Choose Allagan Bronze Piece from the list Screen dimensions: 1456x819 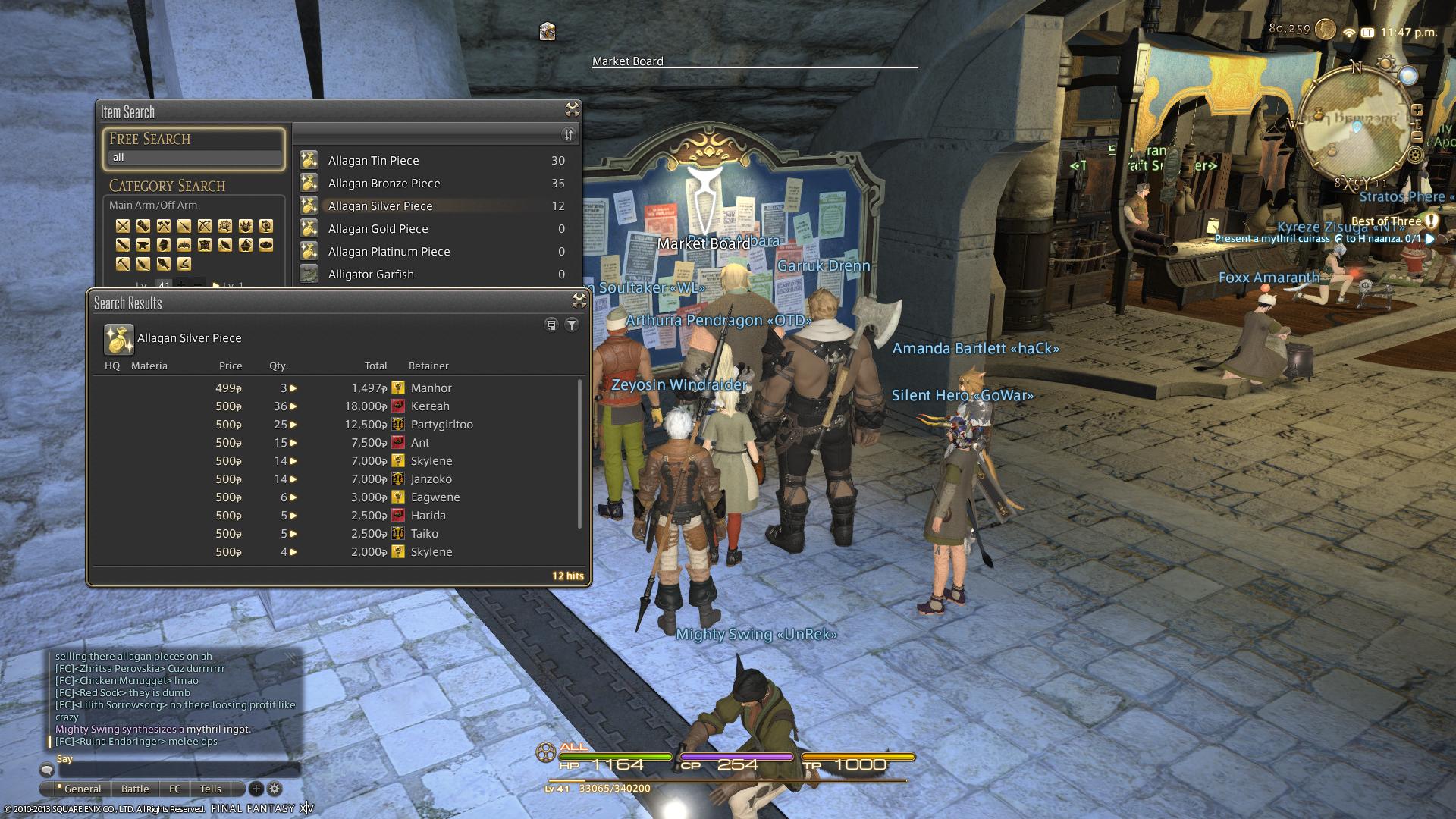[x=384, y=184]
